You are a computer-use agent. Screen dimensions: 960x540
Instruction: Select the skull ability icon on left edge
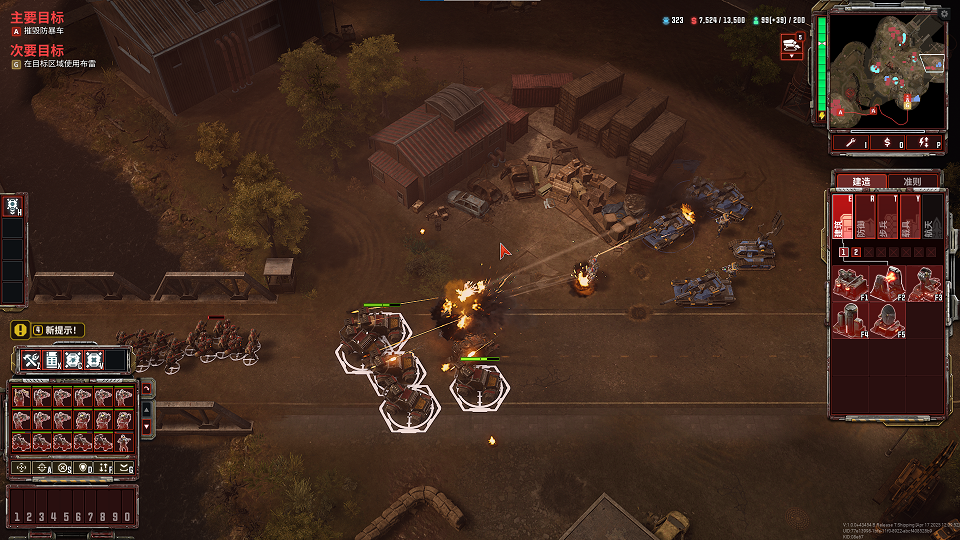click(13, 206)
